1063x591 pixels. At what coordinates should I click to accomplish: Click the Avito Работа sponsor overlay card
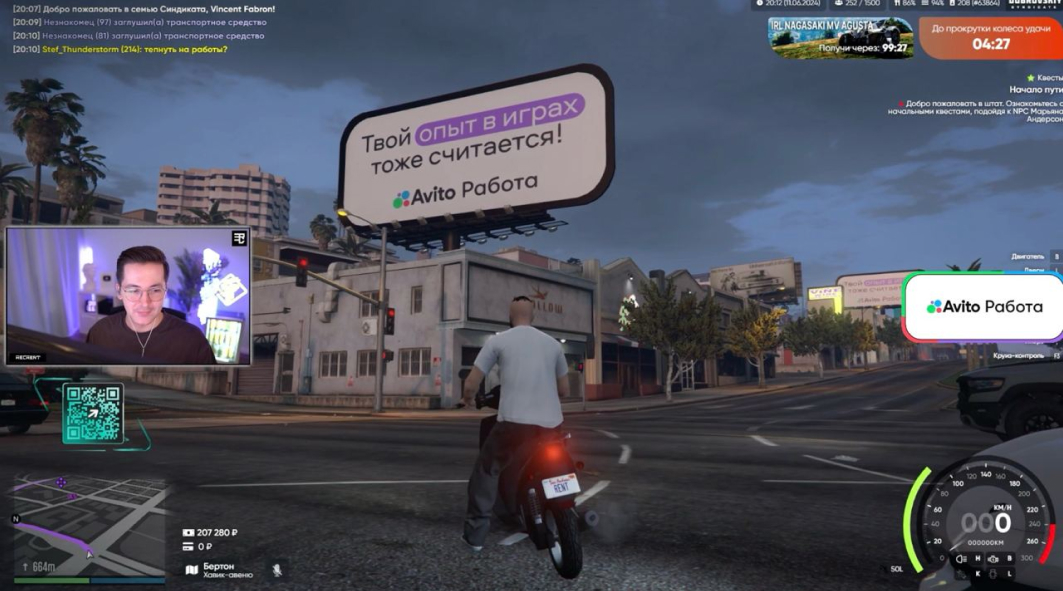pyautogui.click(x=983, y=307)
